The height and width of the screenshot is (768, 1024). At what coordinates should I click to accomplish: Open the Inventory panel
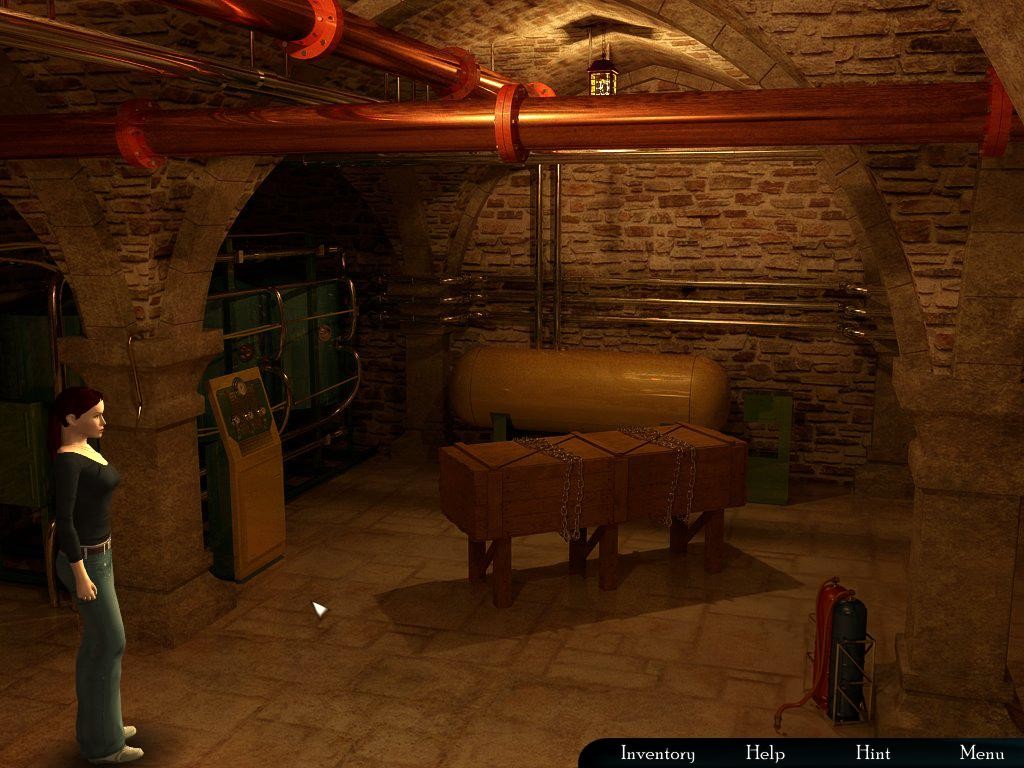(x=657, y=753)
